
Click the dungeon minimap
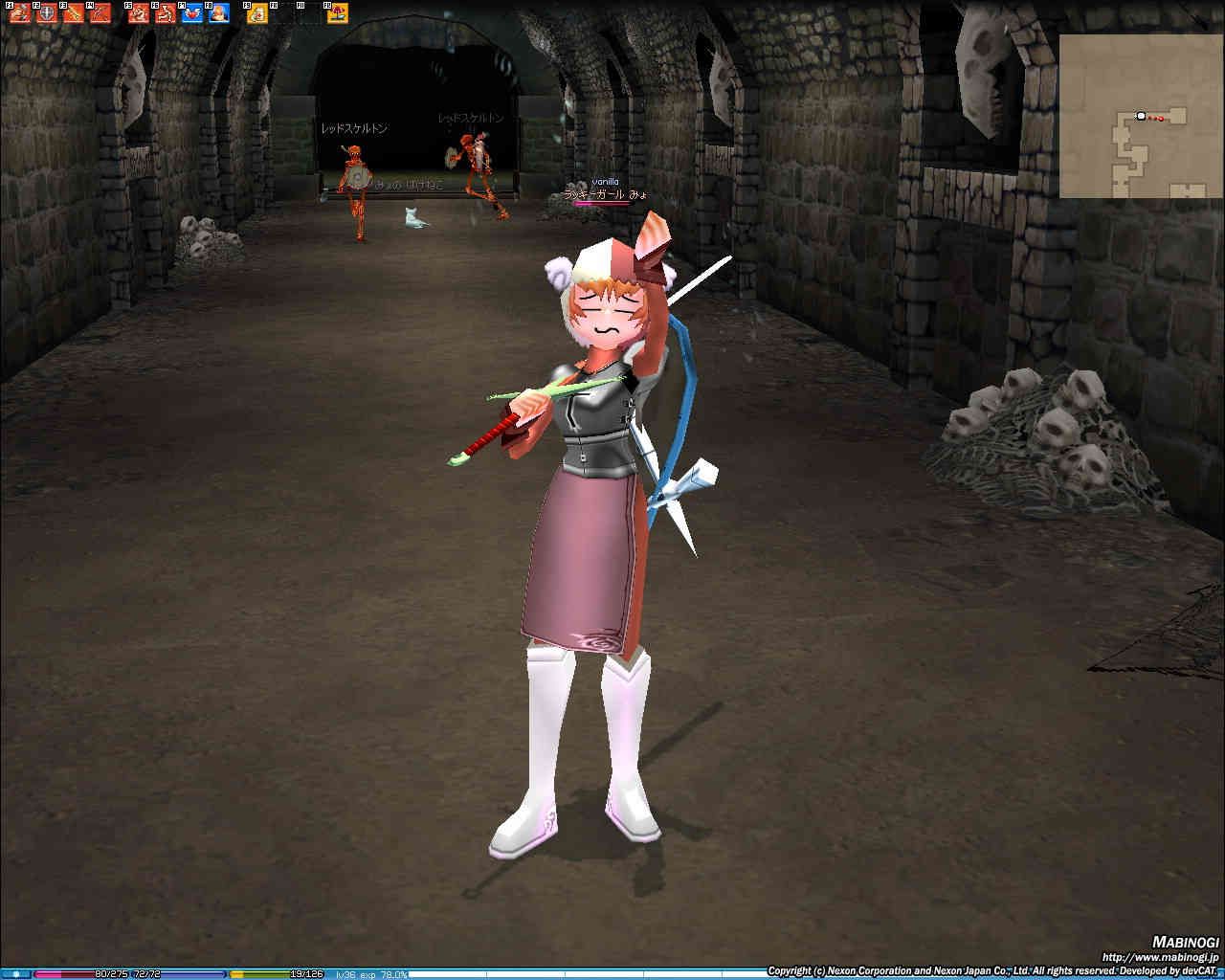[x=1140, y=116]
